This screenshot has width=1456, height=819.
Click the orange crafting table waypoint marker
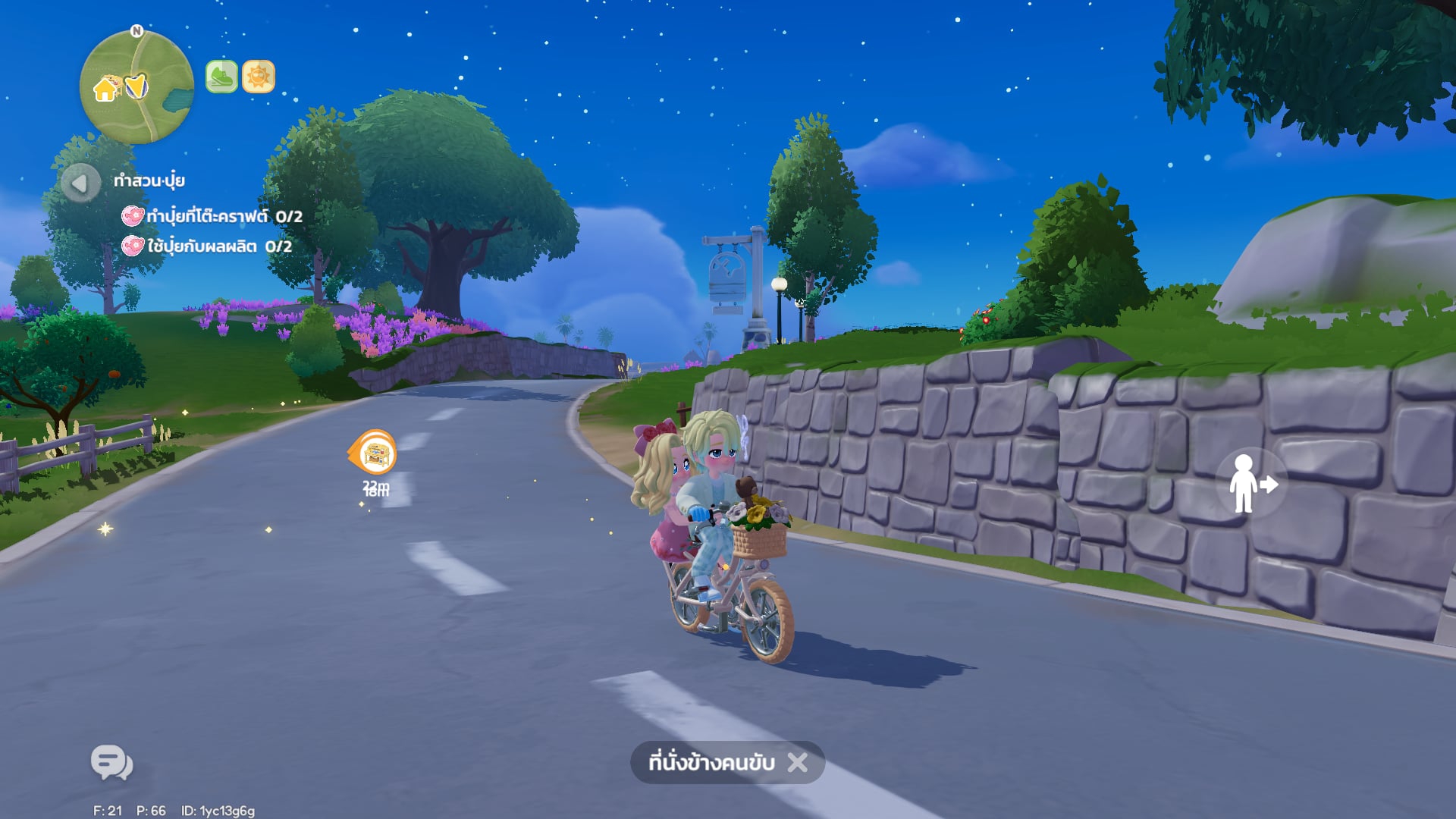click(374, 453)
